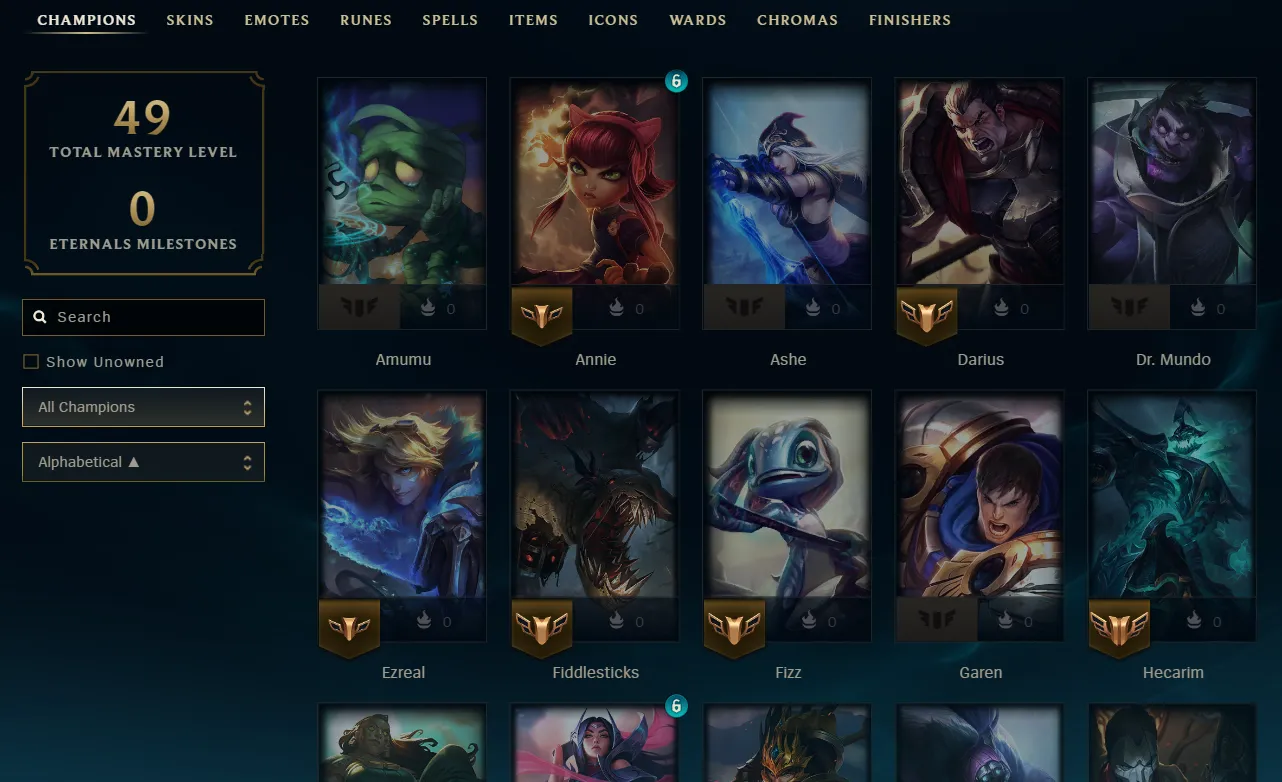This screenshot has width=1282, height=782.
Task: Select the Items tab
Action: (x=533, y=20)
